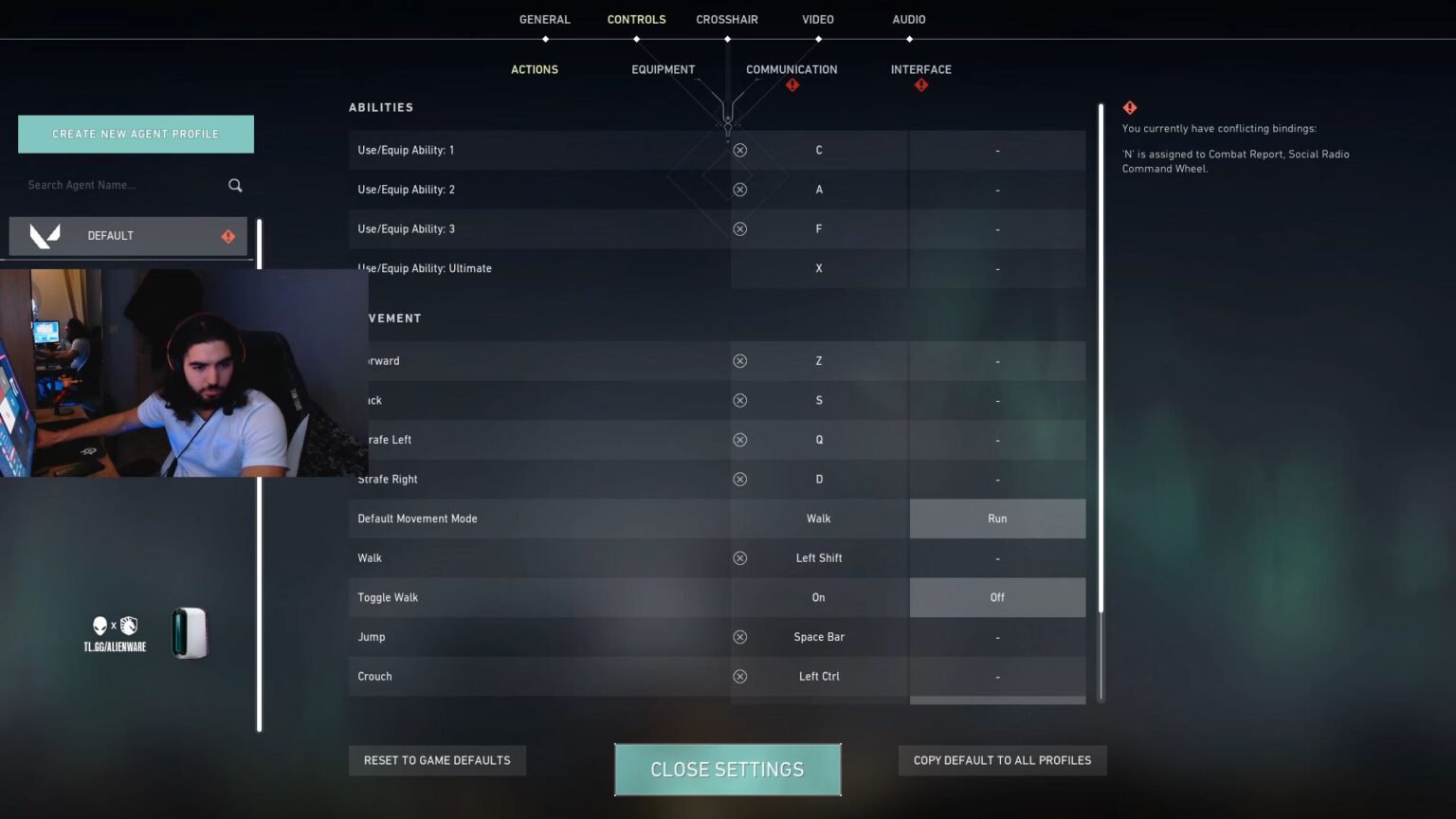Screen dimensions: 1456x819
Task: Click RESET TO GAME DEFAULTS
Action: 437,759
